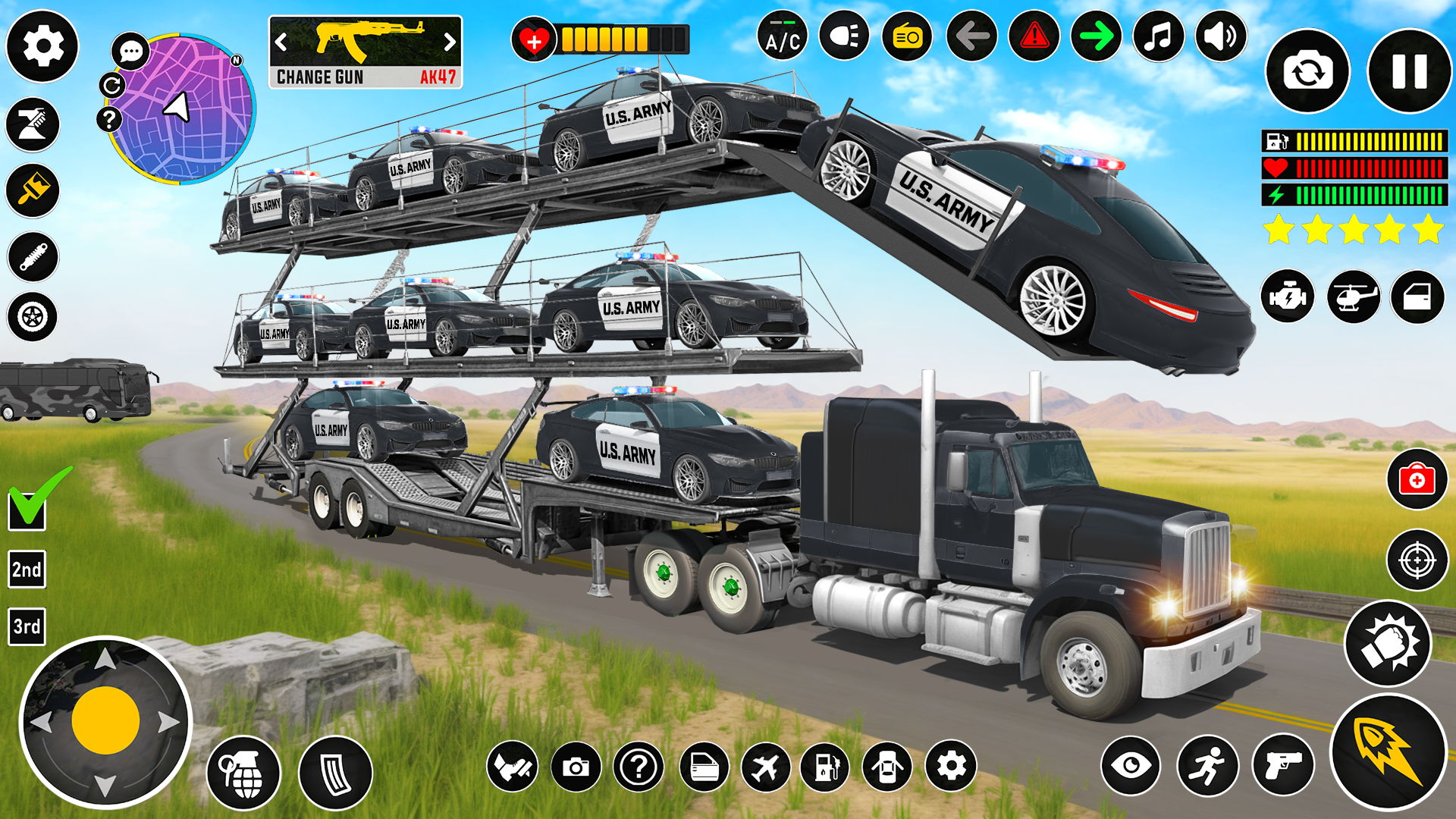The image size is (1456, 819).
Task: Toggle the A/C switch
Action: [x=783, y=36]
